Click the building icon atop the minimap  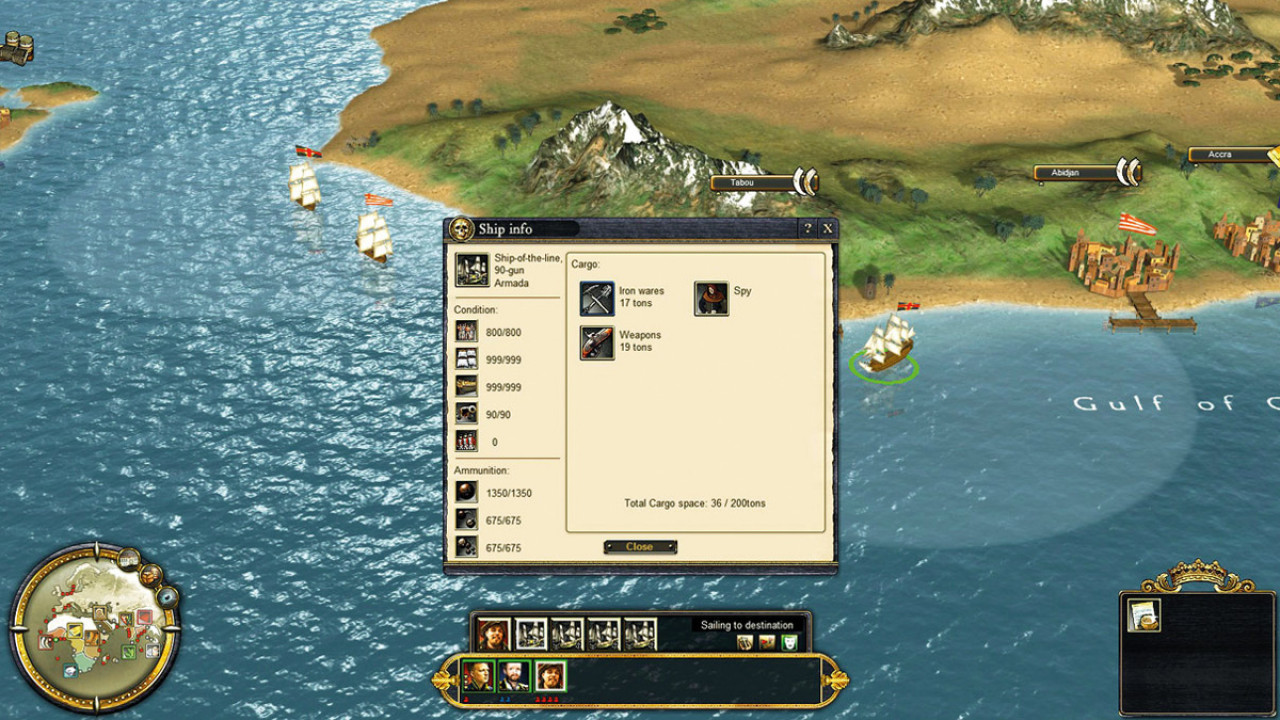click(x=129, y=556)
